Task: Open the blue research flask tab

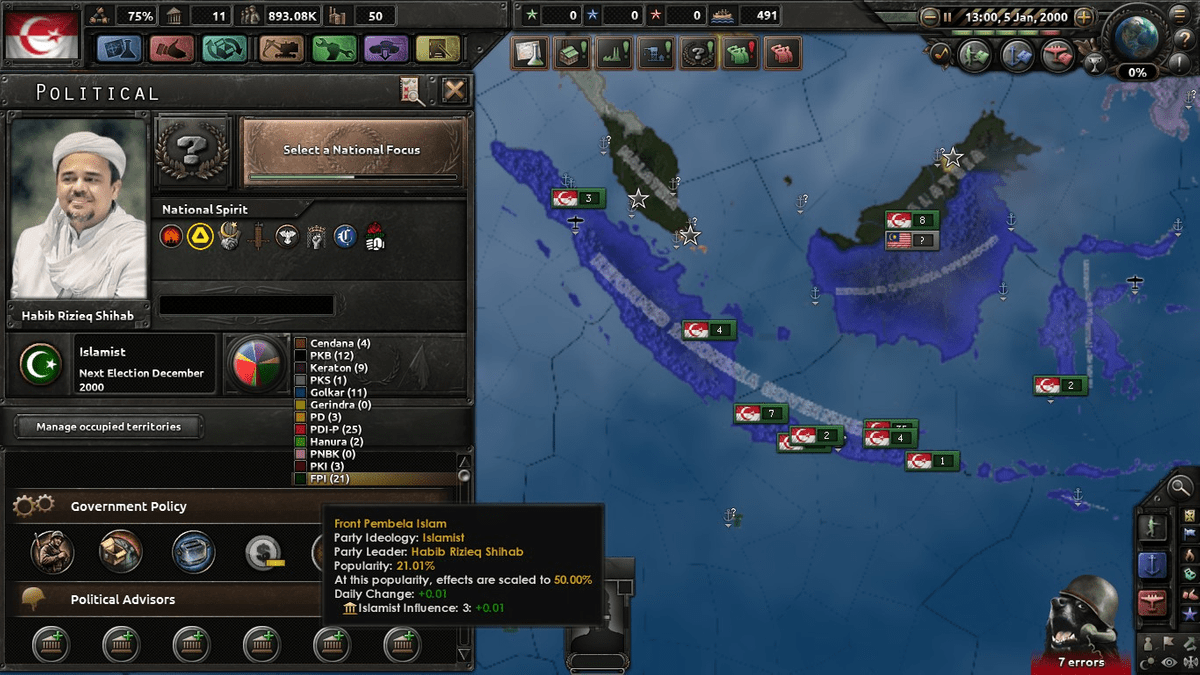Action: click(121, 48)
